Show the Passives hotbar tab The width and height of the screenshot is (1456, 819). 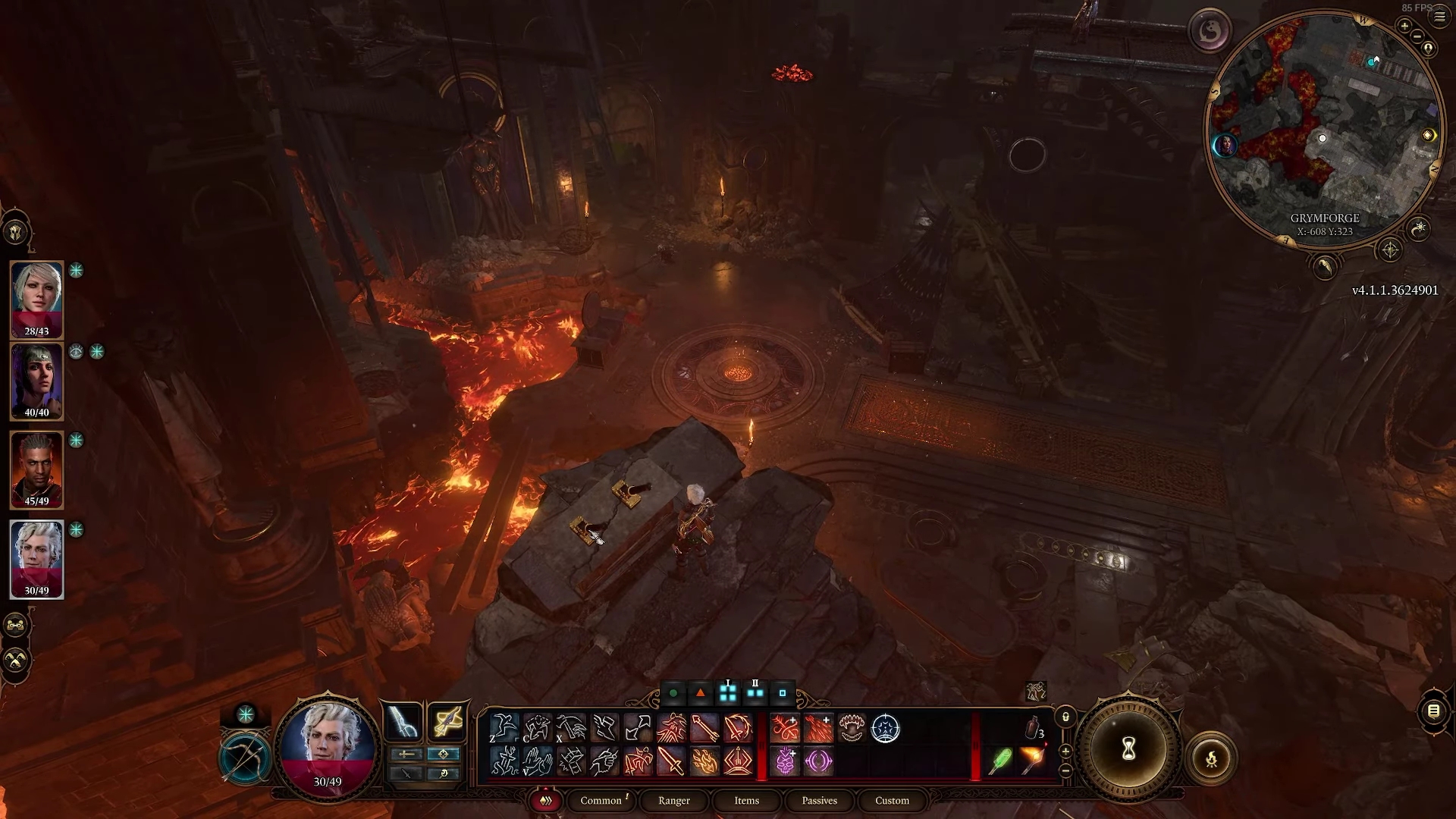tap(819, 801)
